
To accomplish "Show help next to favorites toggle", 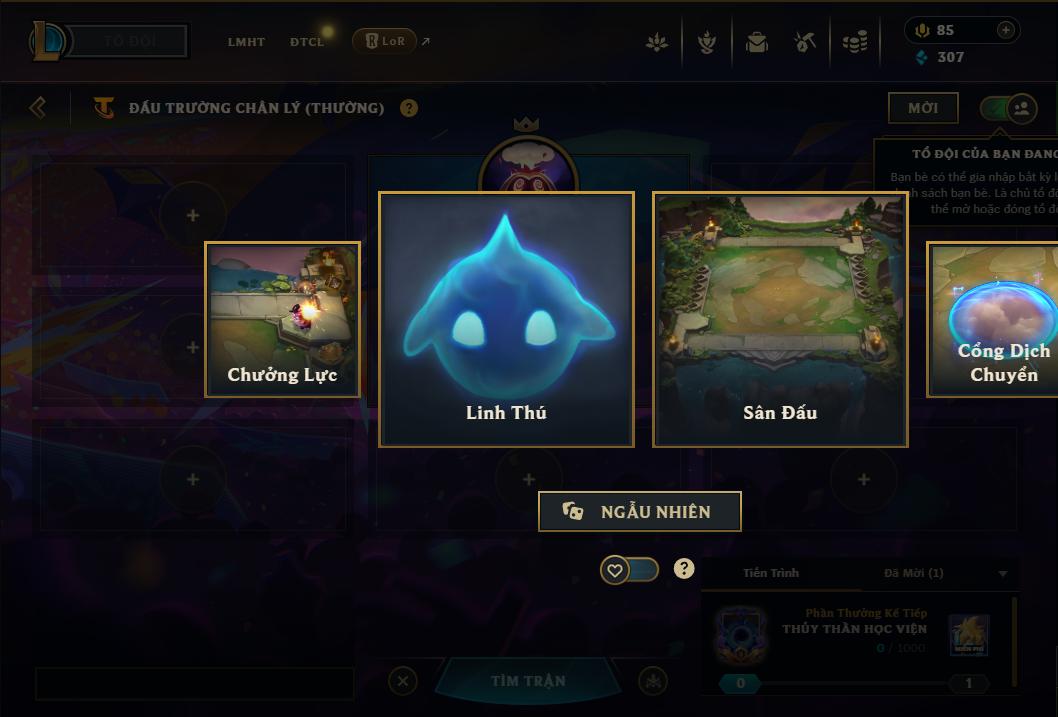I will (684, 569).
